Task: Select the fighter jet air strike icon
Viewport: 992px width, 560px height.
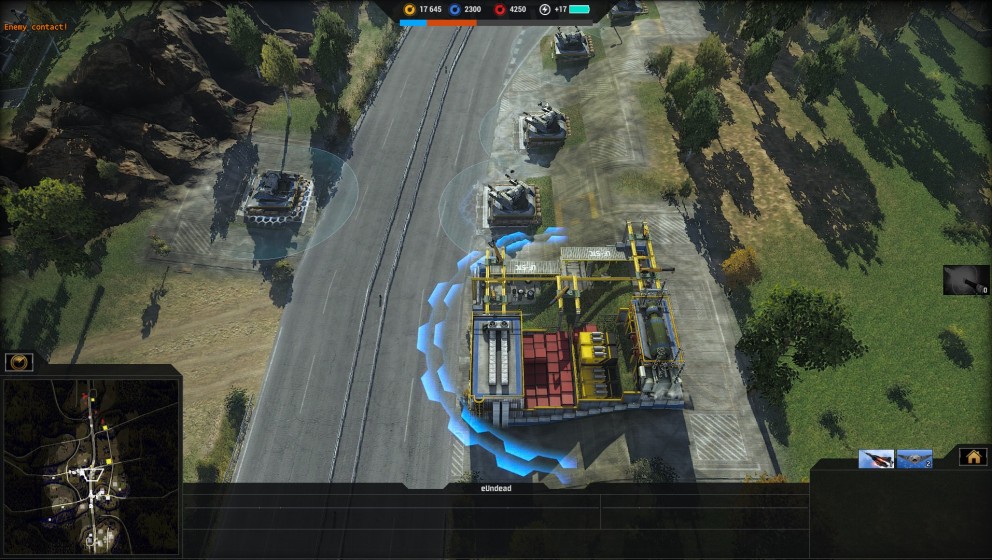Action: pos(875,459)
